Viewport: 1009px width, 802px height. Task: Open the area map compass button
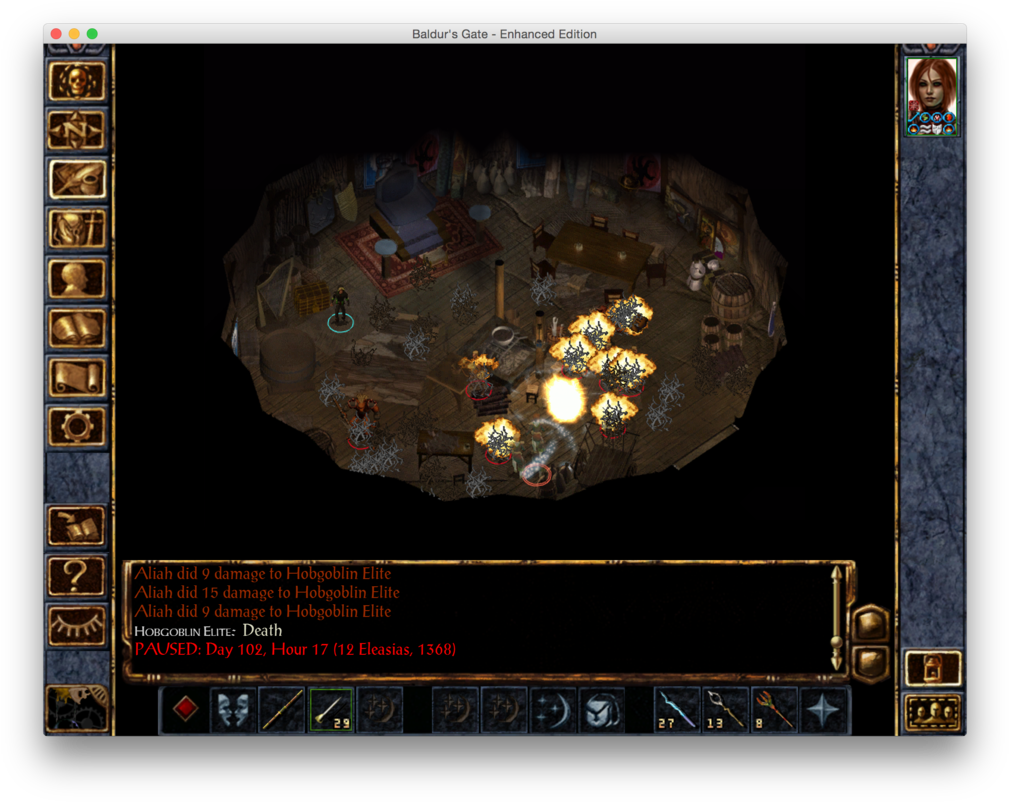(77, 130)
